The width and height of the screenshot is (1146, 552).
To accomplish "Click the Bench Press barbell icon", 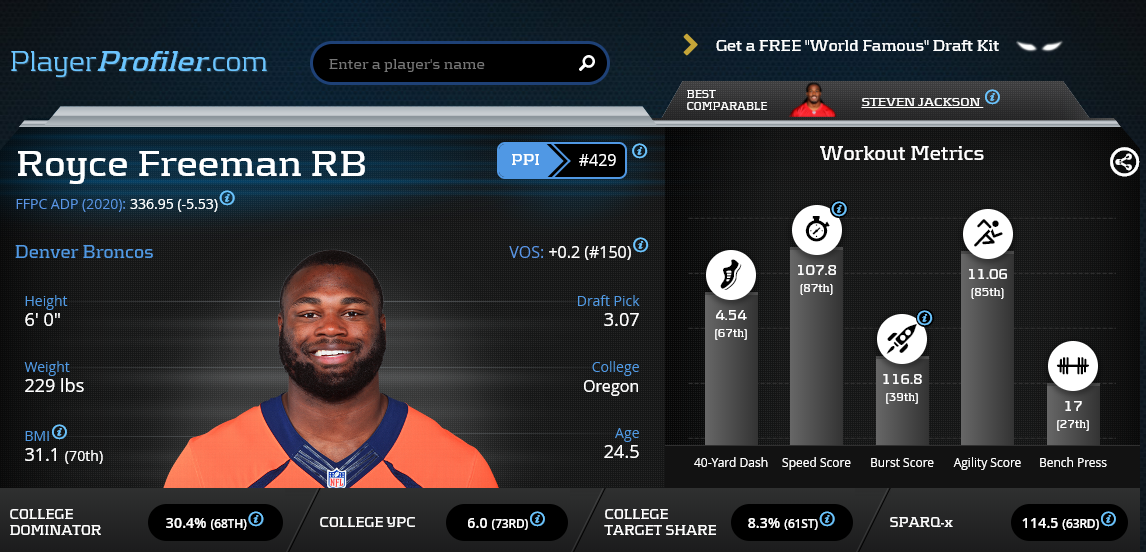I will (x=1073, y=365).
